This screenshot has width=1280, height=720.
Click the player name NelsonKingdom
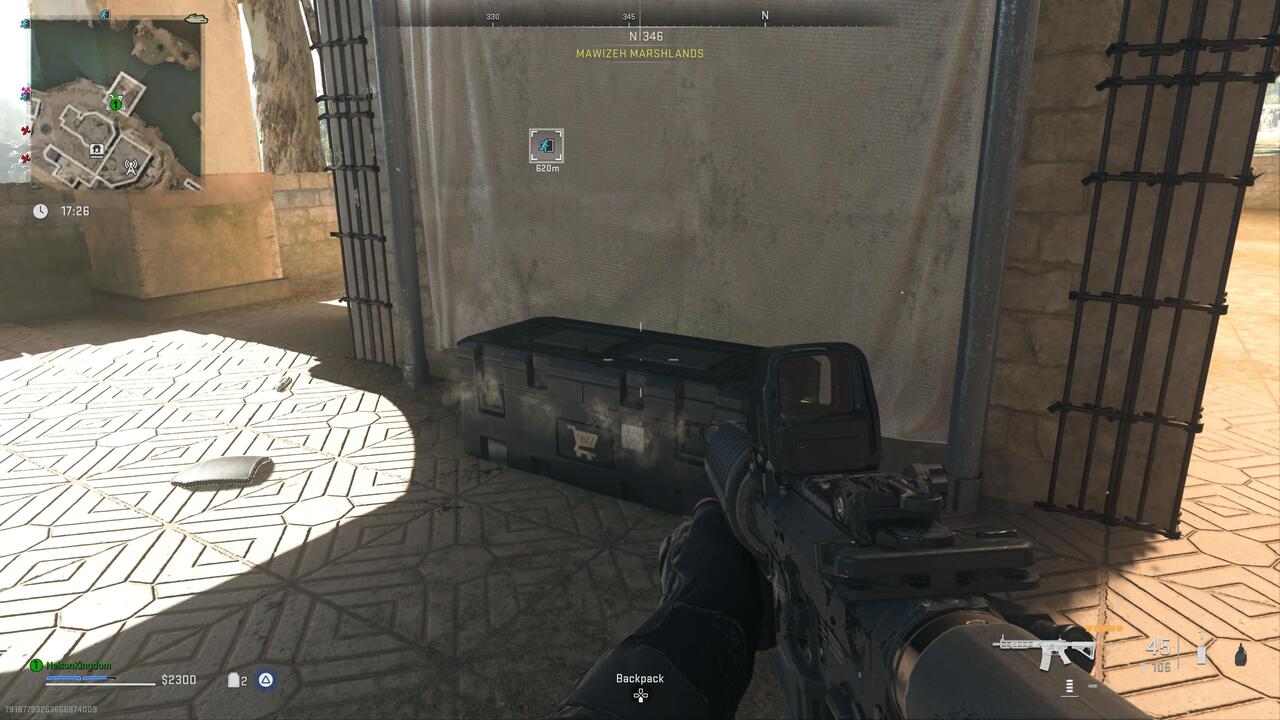78,666
